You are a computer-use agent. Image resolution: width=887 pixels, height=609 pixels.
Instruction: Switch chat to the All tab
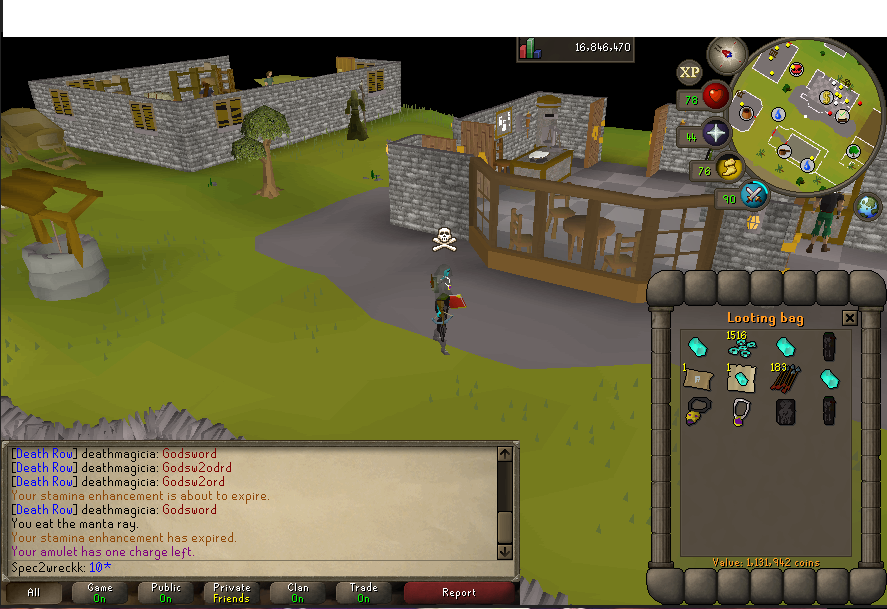[33, 592]
